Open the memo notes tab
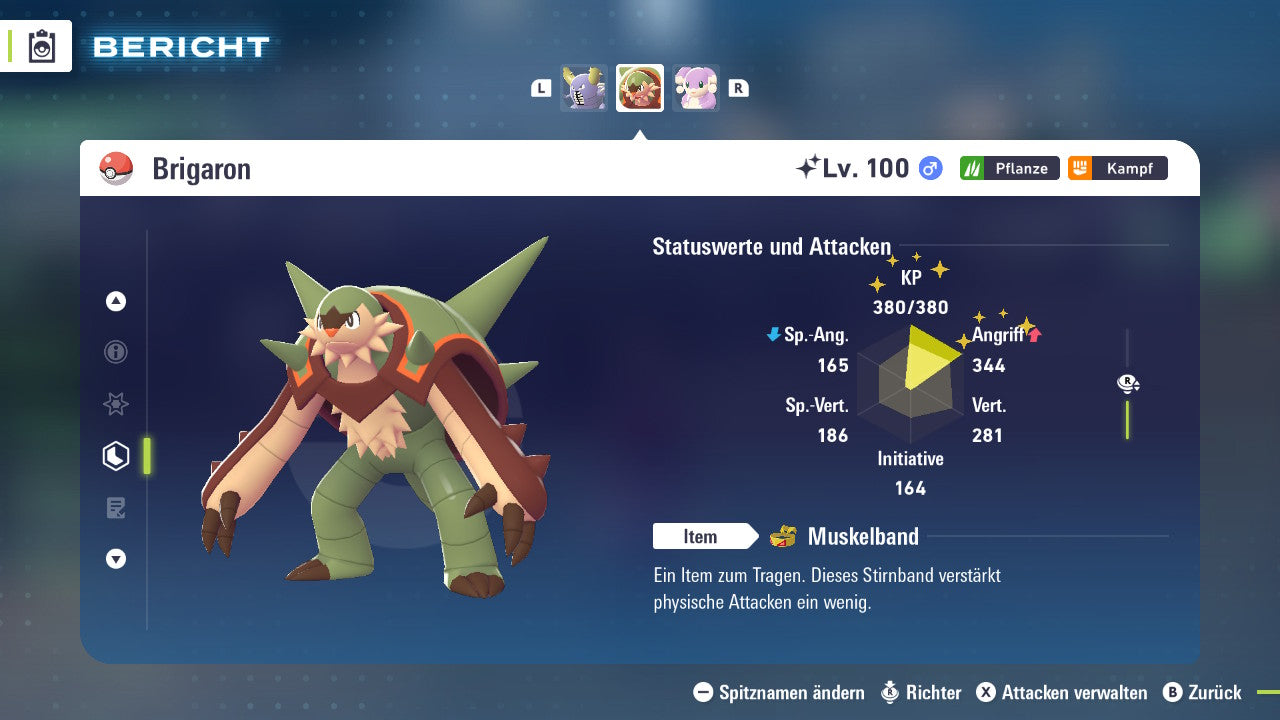Viewport: 1280px width, 720px height. click(116, 508)
